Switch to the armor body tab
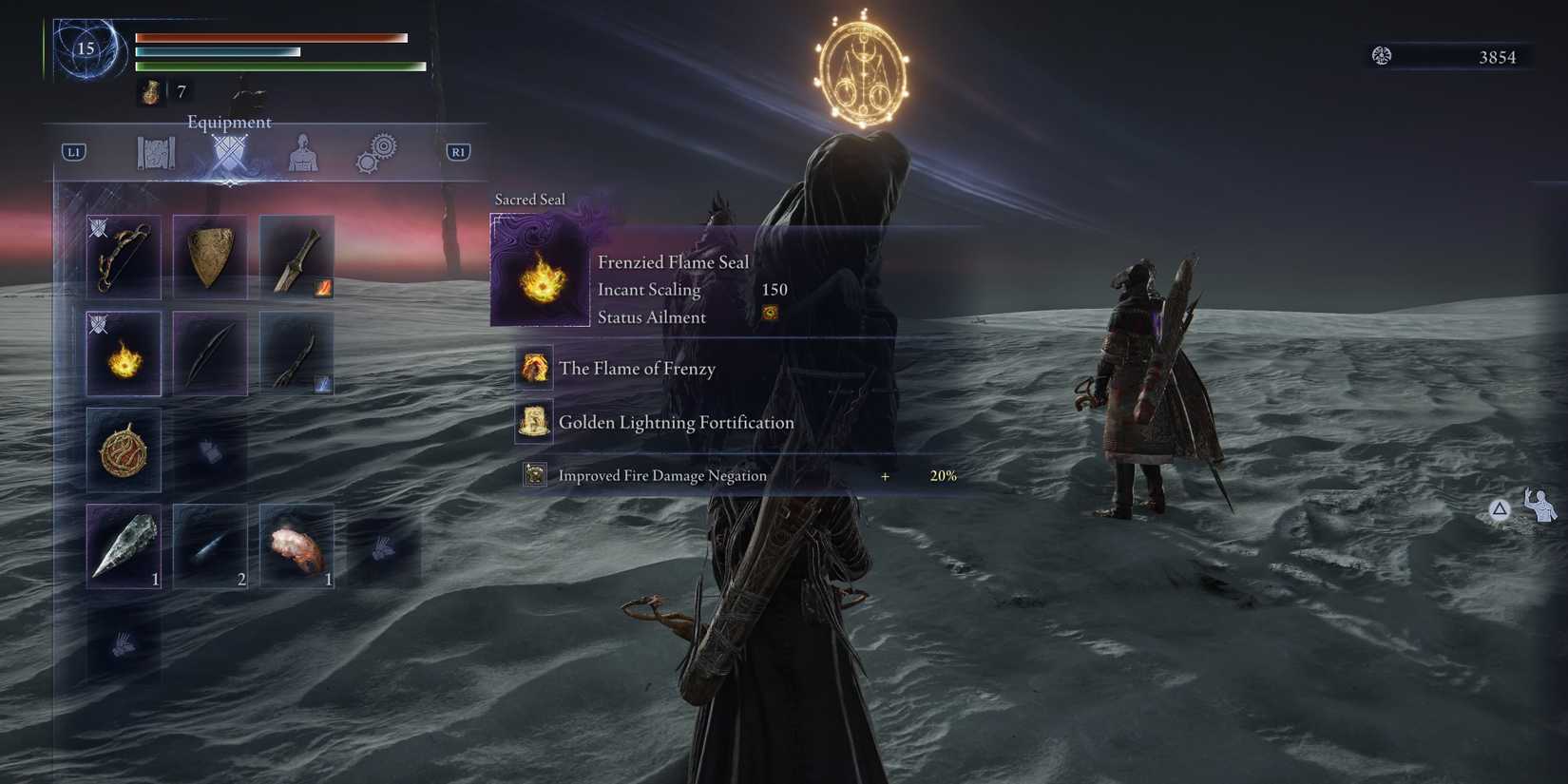The width and height of the screenshot is (1568, 784). click(x=302, y=152)
